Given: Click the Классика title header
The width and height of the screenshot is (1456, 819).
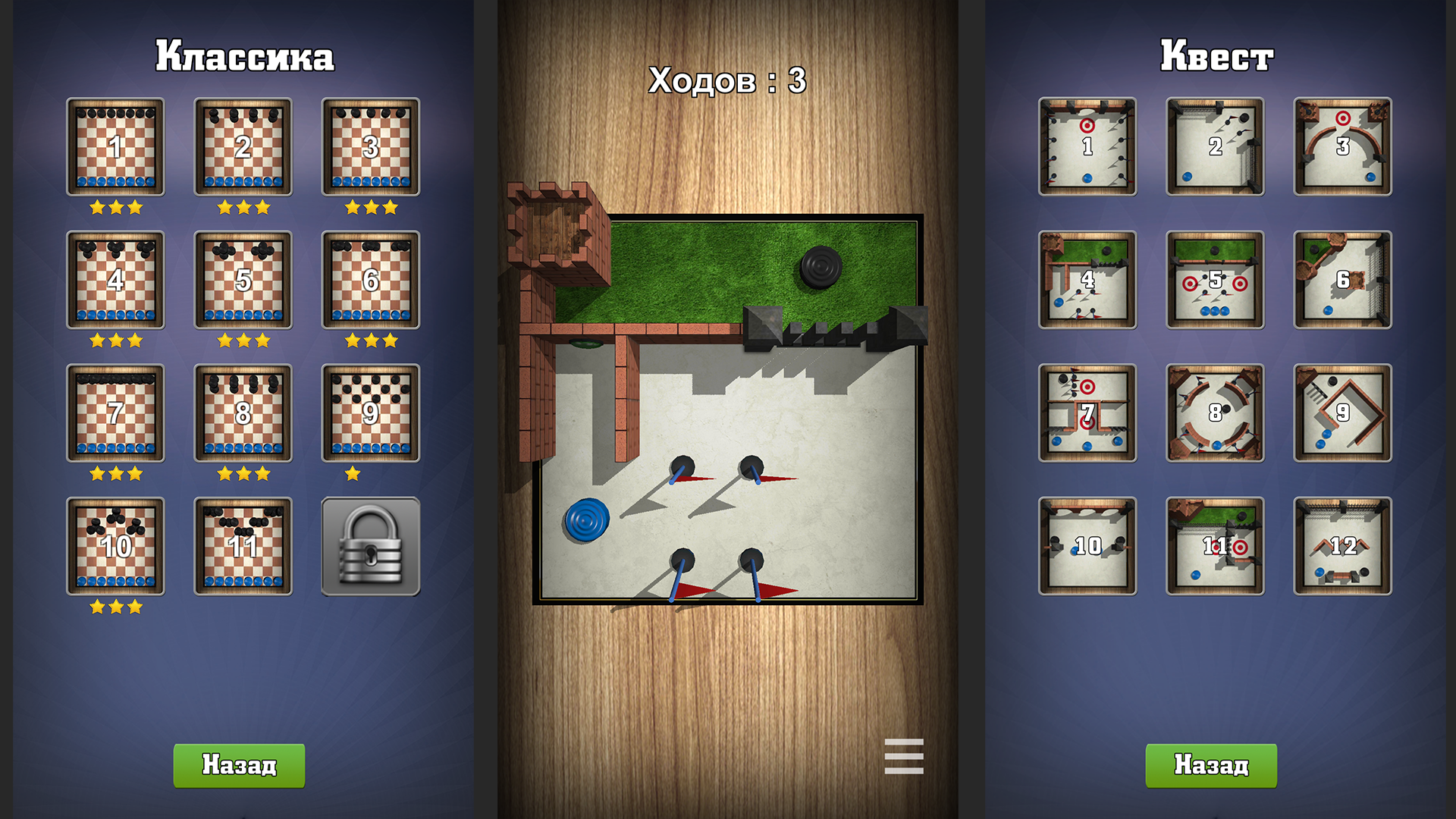Looking at the screenshot, I should pos(244,56).
